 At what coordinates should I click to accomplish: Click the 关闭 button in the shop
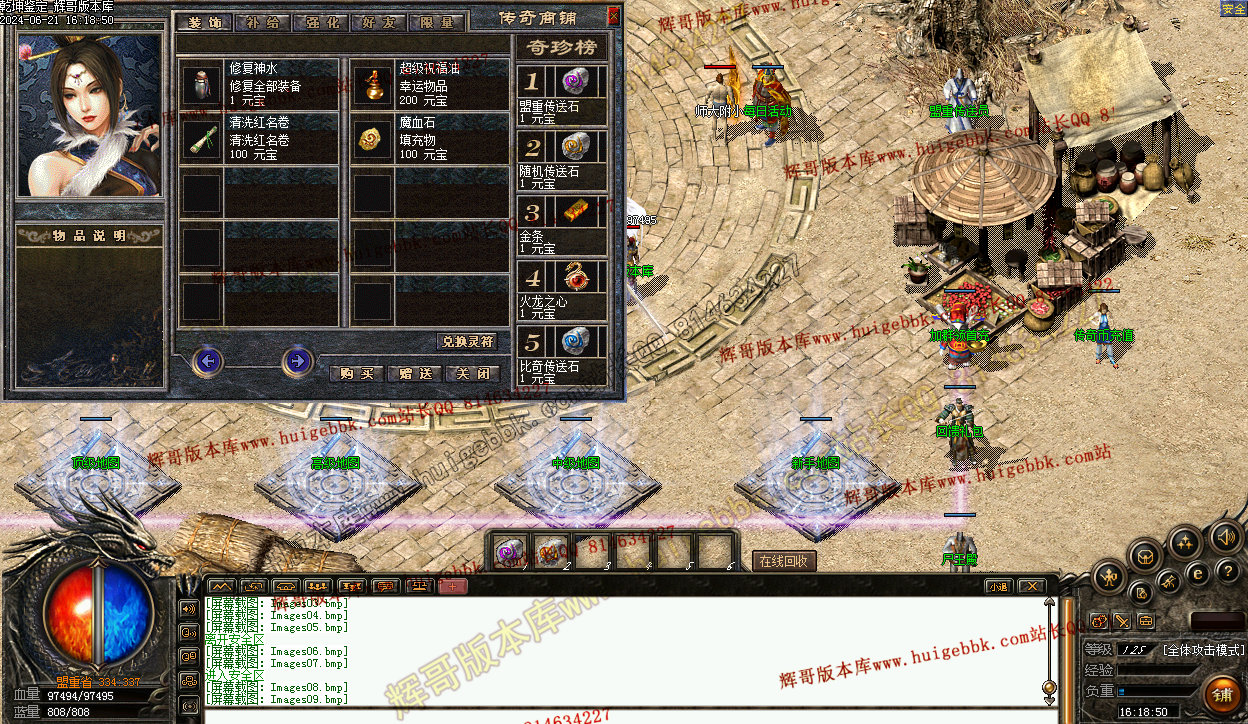(x=472, y=373)
